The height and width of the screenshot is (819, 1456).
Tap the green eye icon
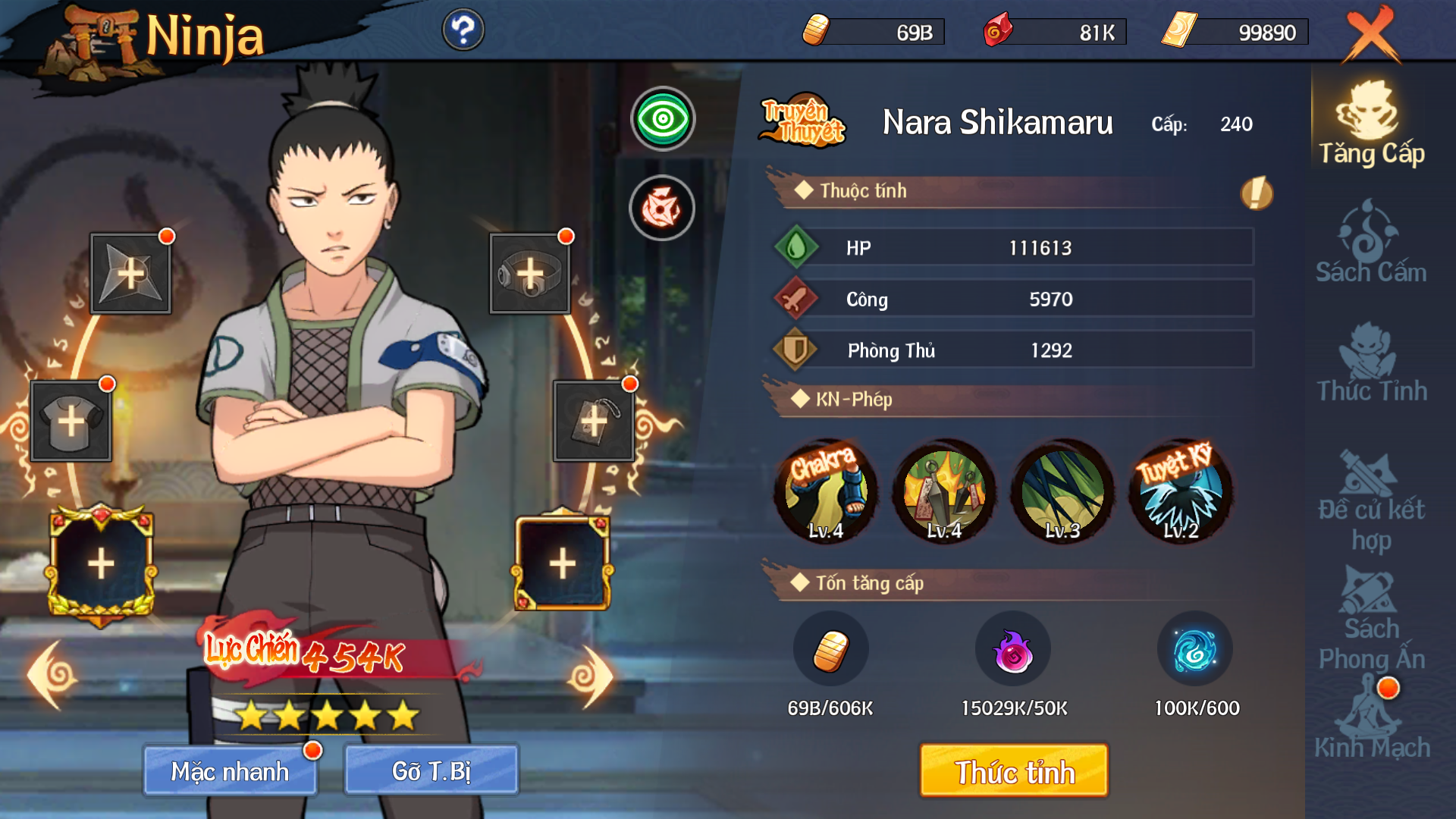(663, 119)
